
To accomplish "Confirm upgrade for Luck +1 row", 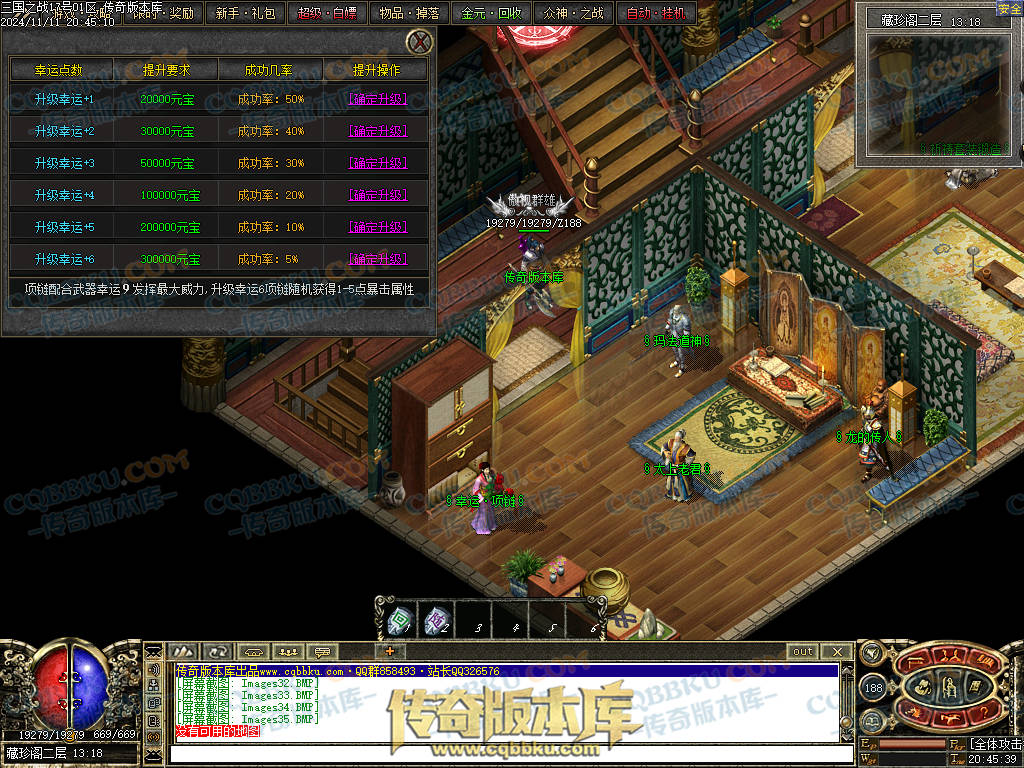I will pyautogui.click(x=377, y=99).
